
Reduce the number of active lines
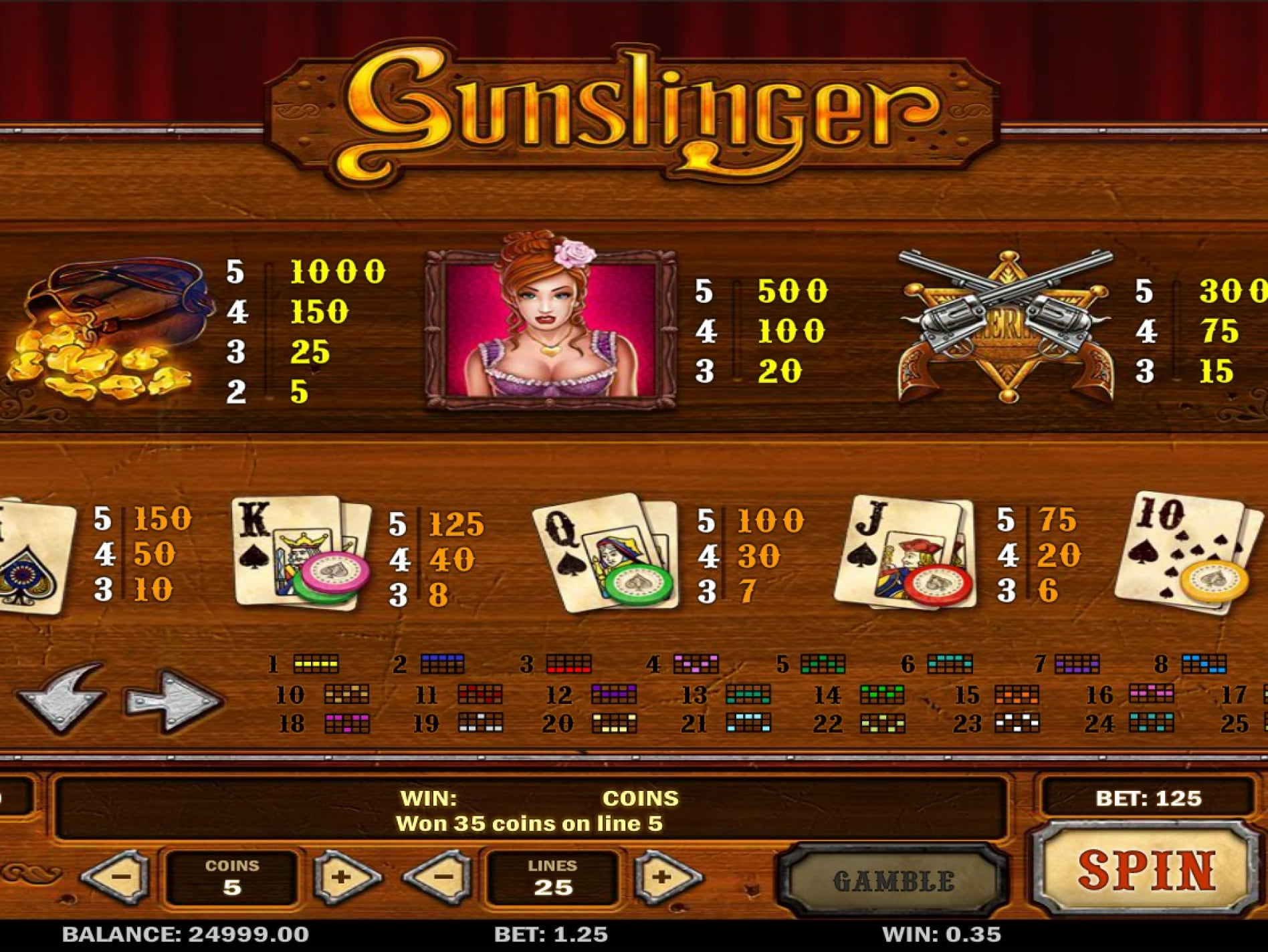pyautogui.click(x=440, y=876)
